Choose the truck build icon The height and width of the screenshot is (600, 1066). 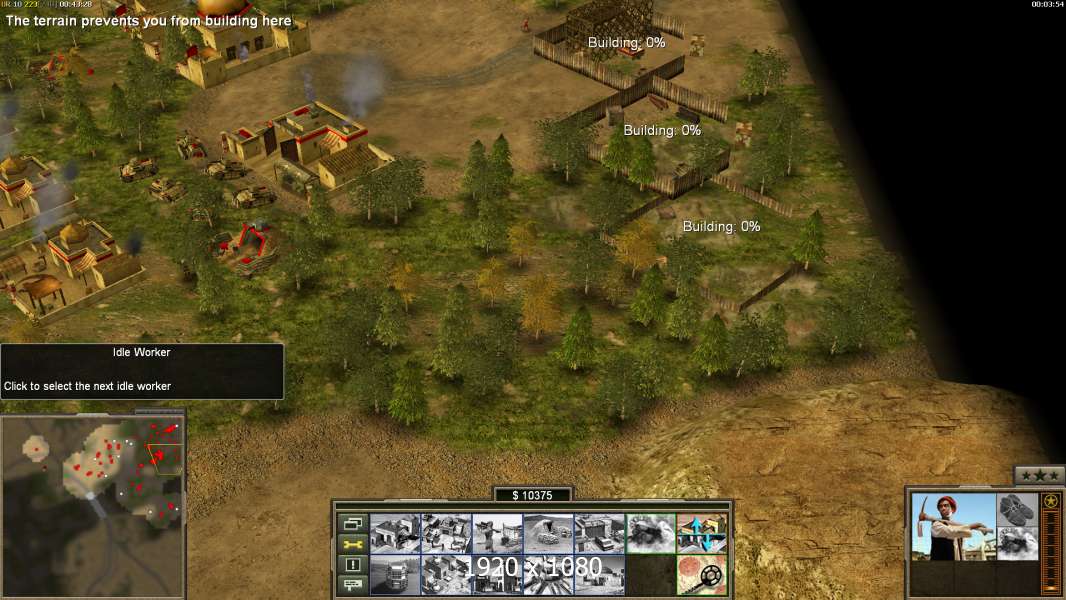point(395,574)
